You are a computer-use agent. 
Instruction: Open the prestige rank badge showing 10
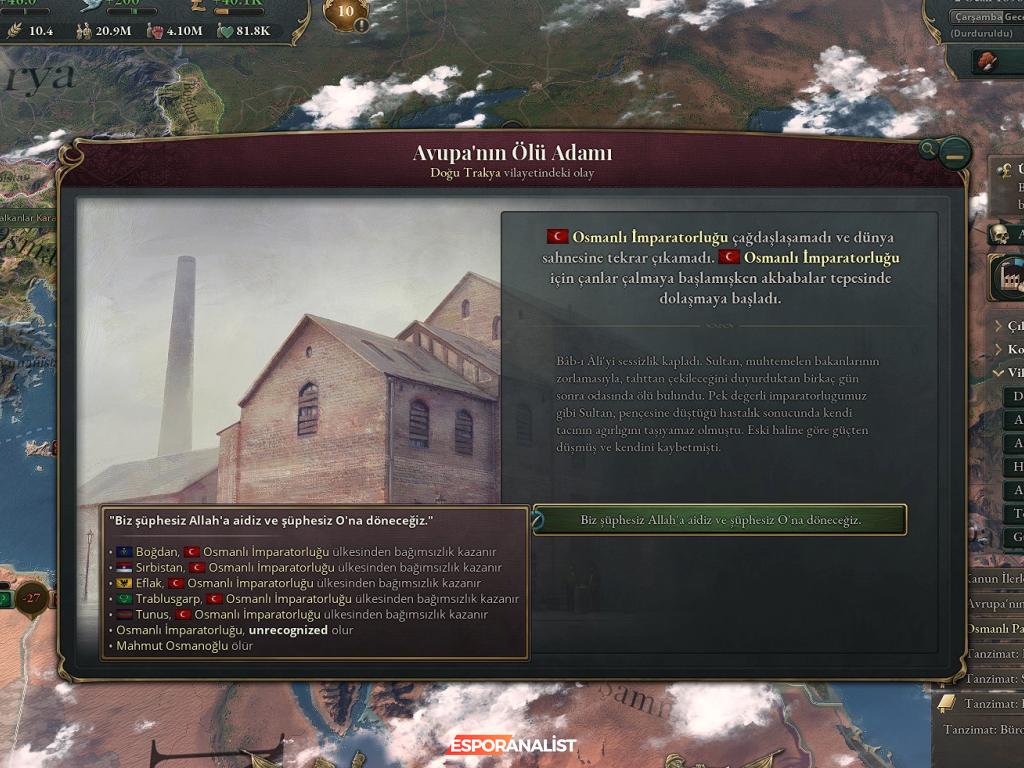[x=346, y=14]
